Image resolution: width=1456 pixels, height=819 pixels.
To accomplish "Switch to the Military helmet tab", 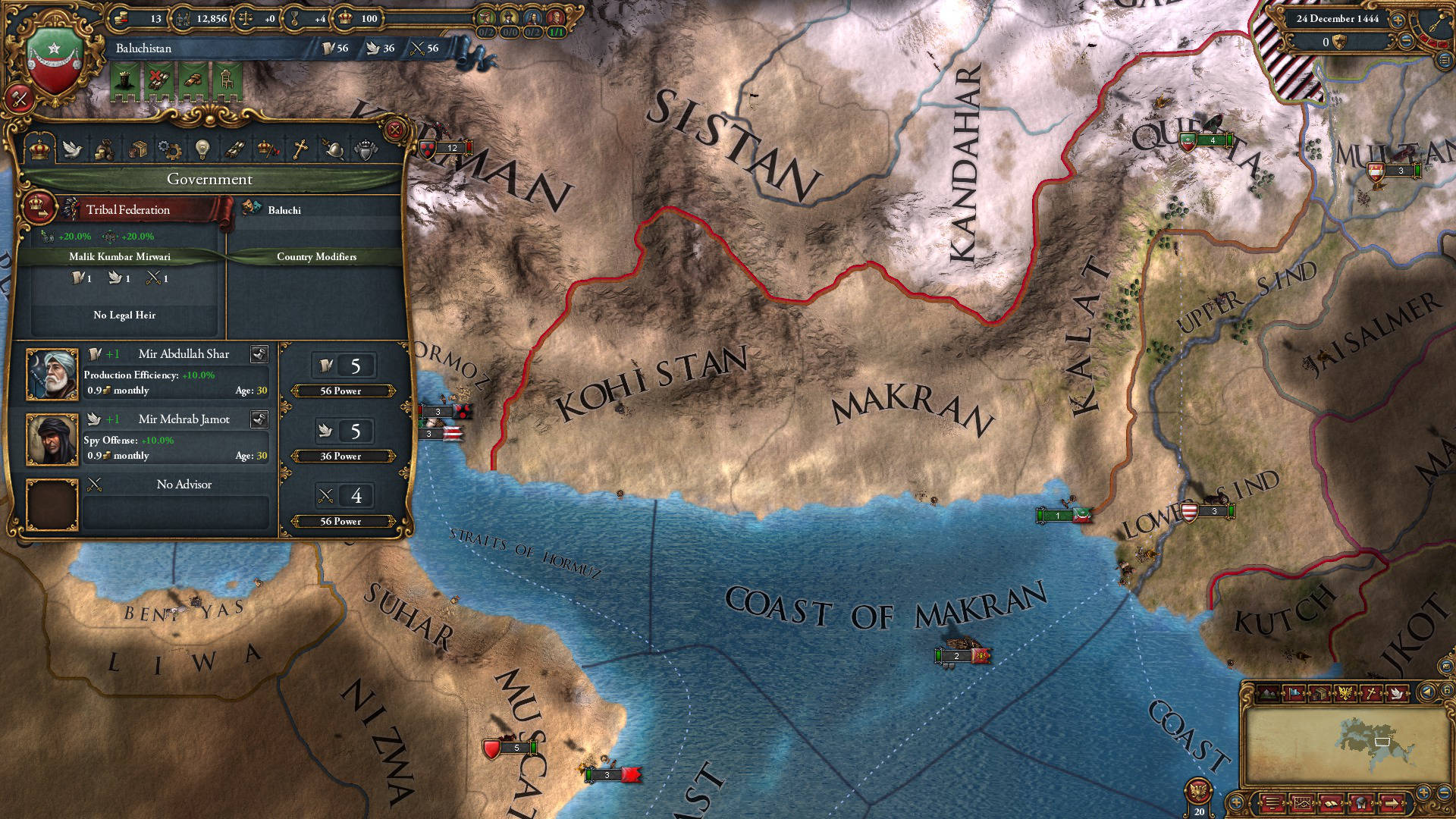I will pos(333,149).
